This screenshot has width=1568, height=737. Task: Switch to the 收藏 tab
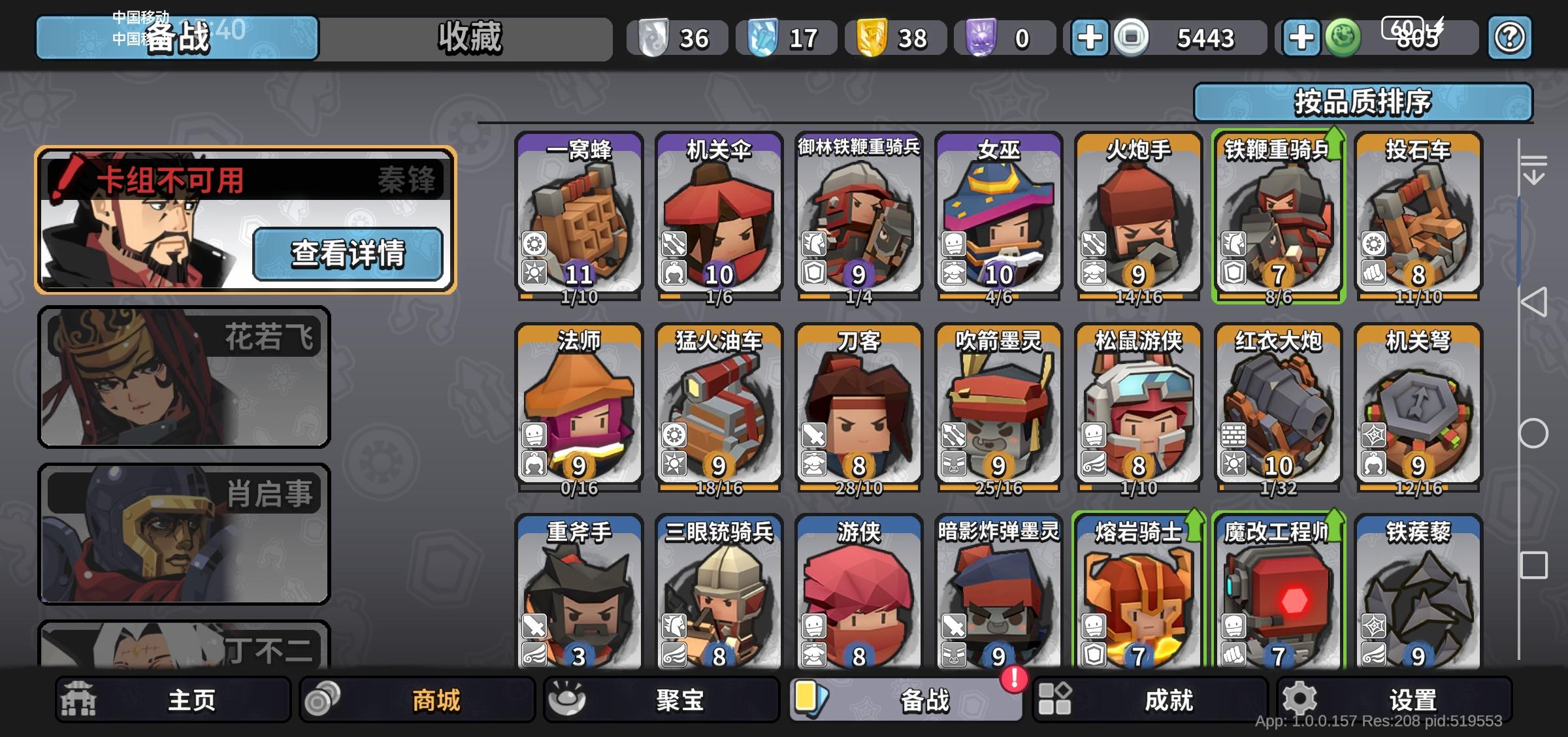(468, 39)
